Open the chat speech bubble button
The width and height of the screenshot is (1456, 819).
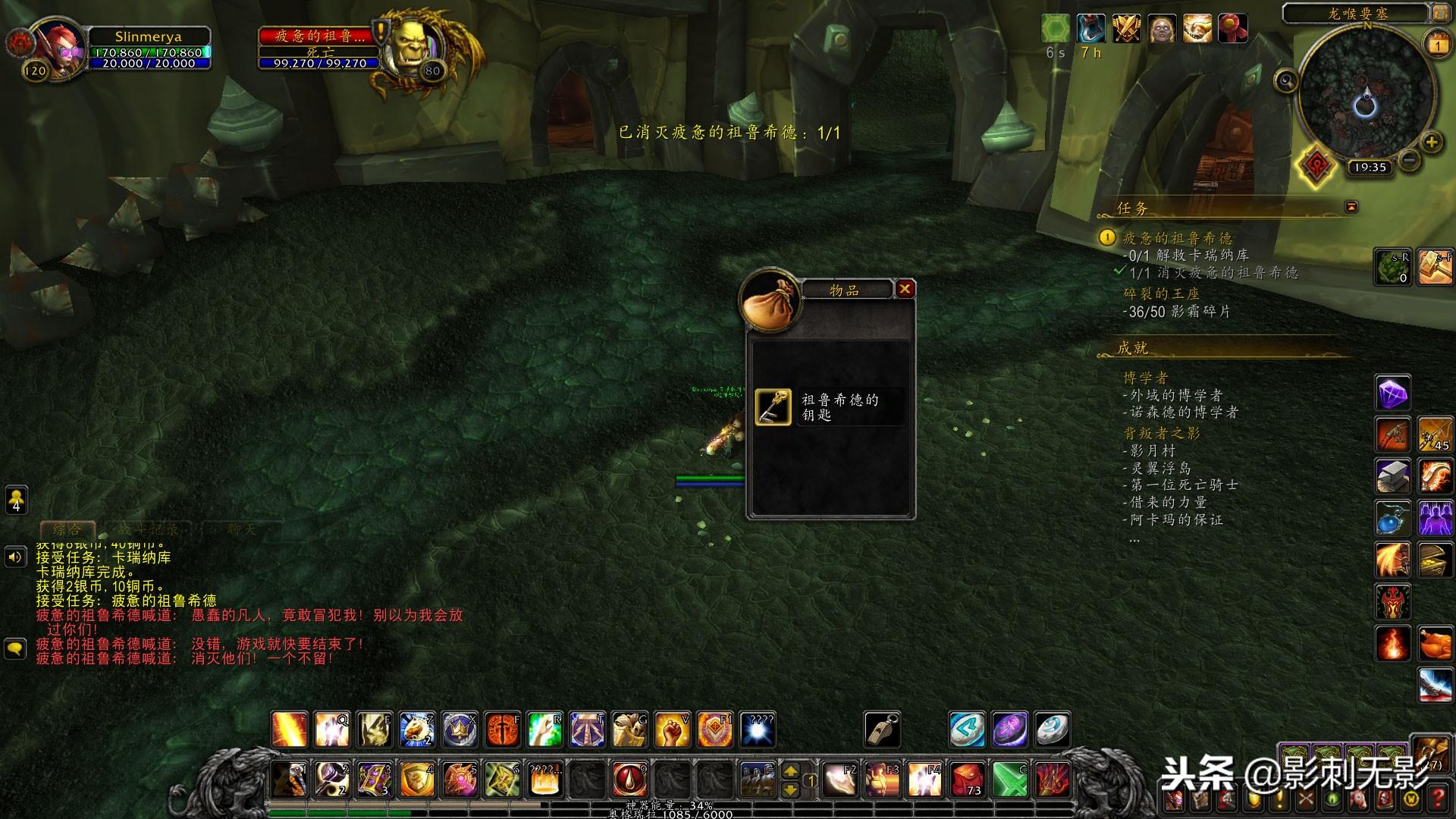[15, 649]
